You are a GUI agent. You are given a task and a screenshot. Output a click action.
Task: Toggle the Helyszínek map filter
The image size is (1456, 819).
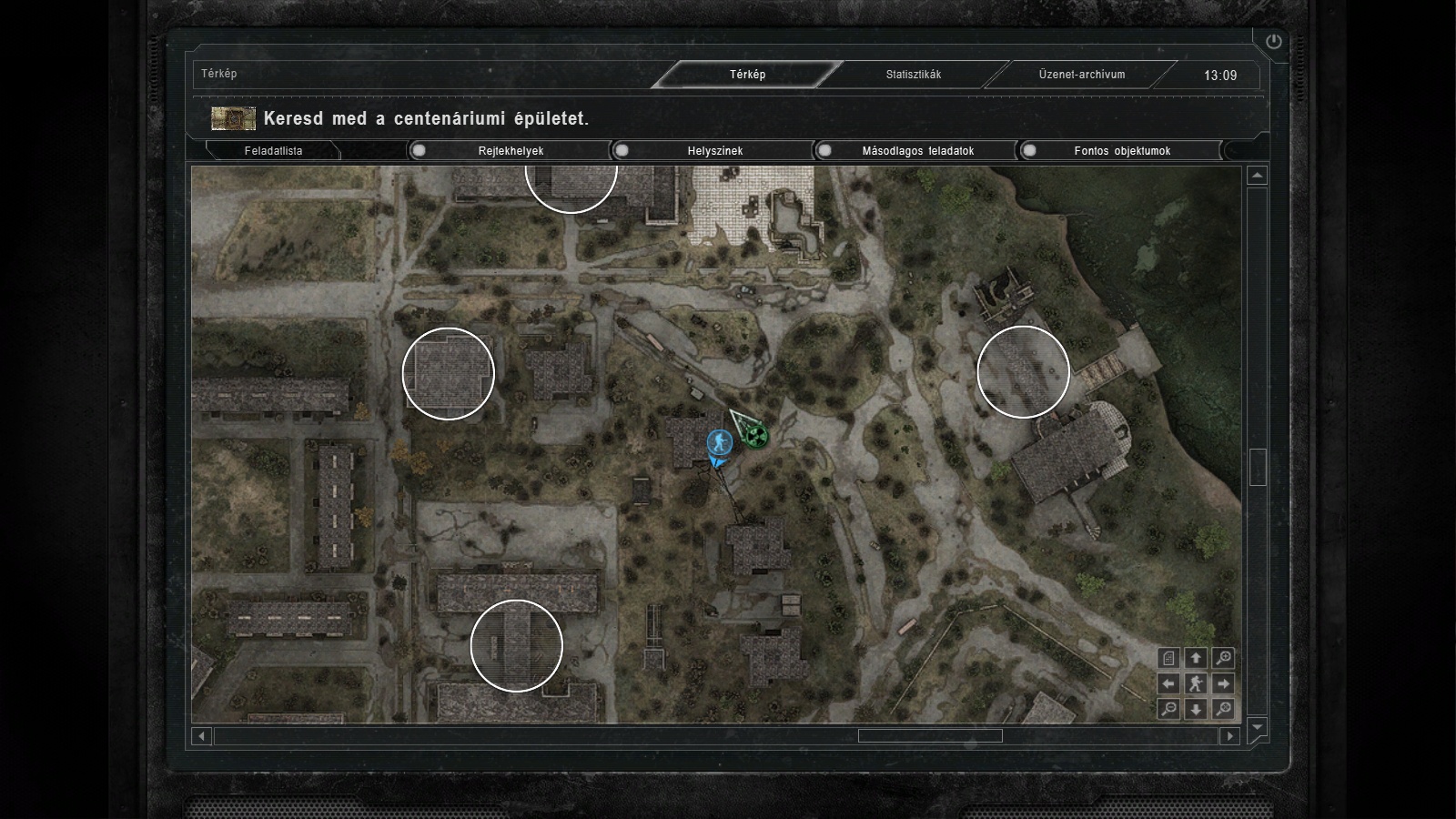pyautogui.click(x=622, y=151)
